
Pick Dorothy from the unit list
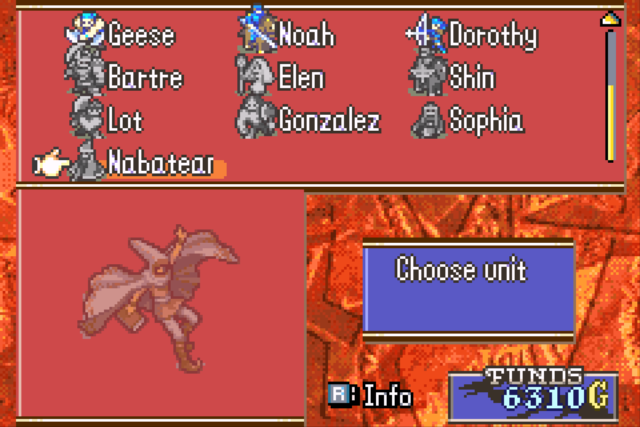point(492,36)
